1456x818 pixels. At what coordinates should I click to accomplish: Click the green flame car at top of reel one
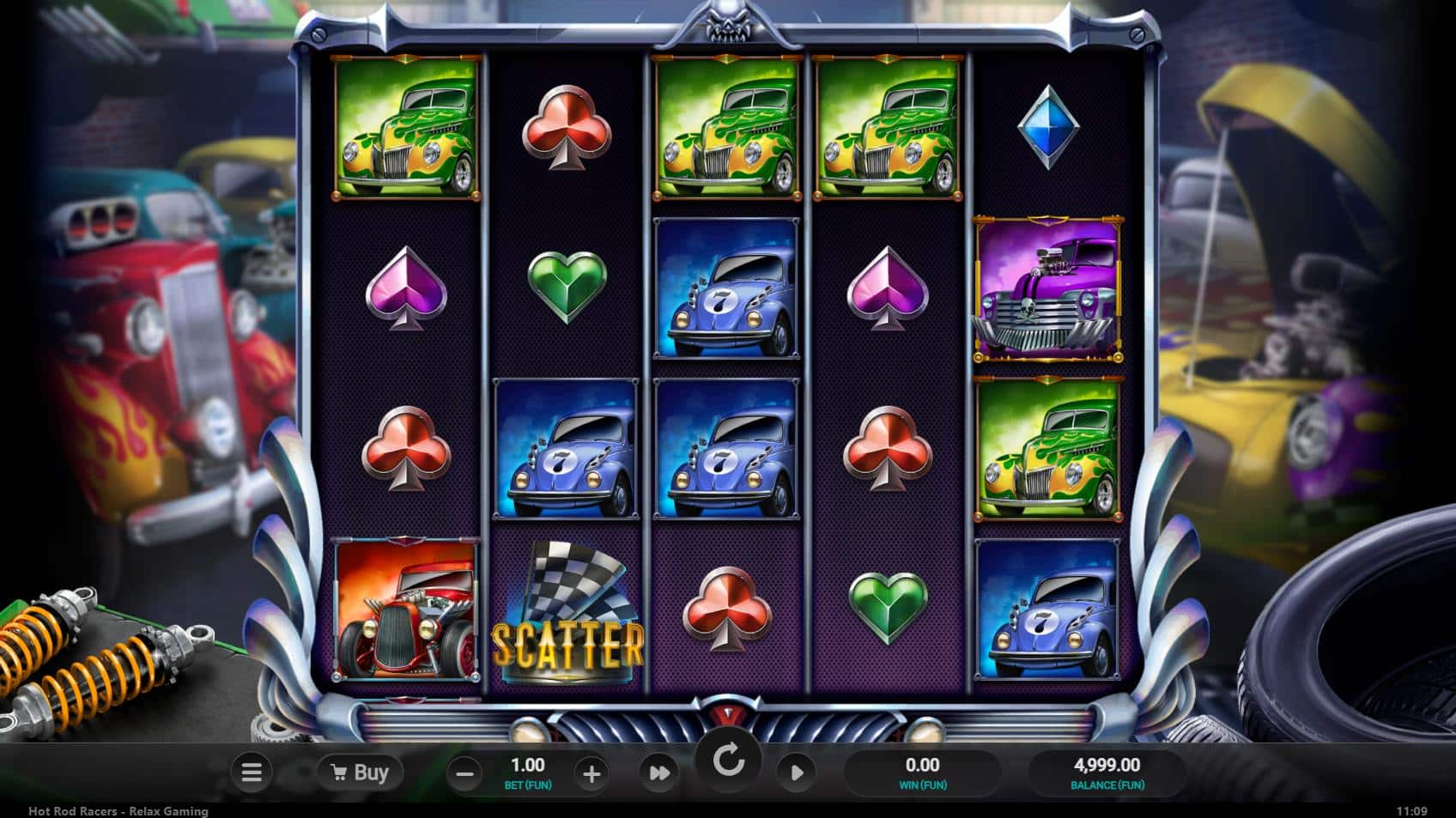click(403, 129)
